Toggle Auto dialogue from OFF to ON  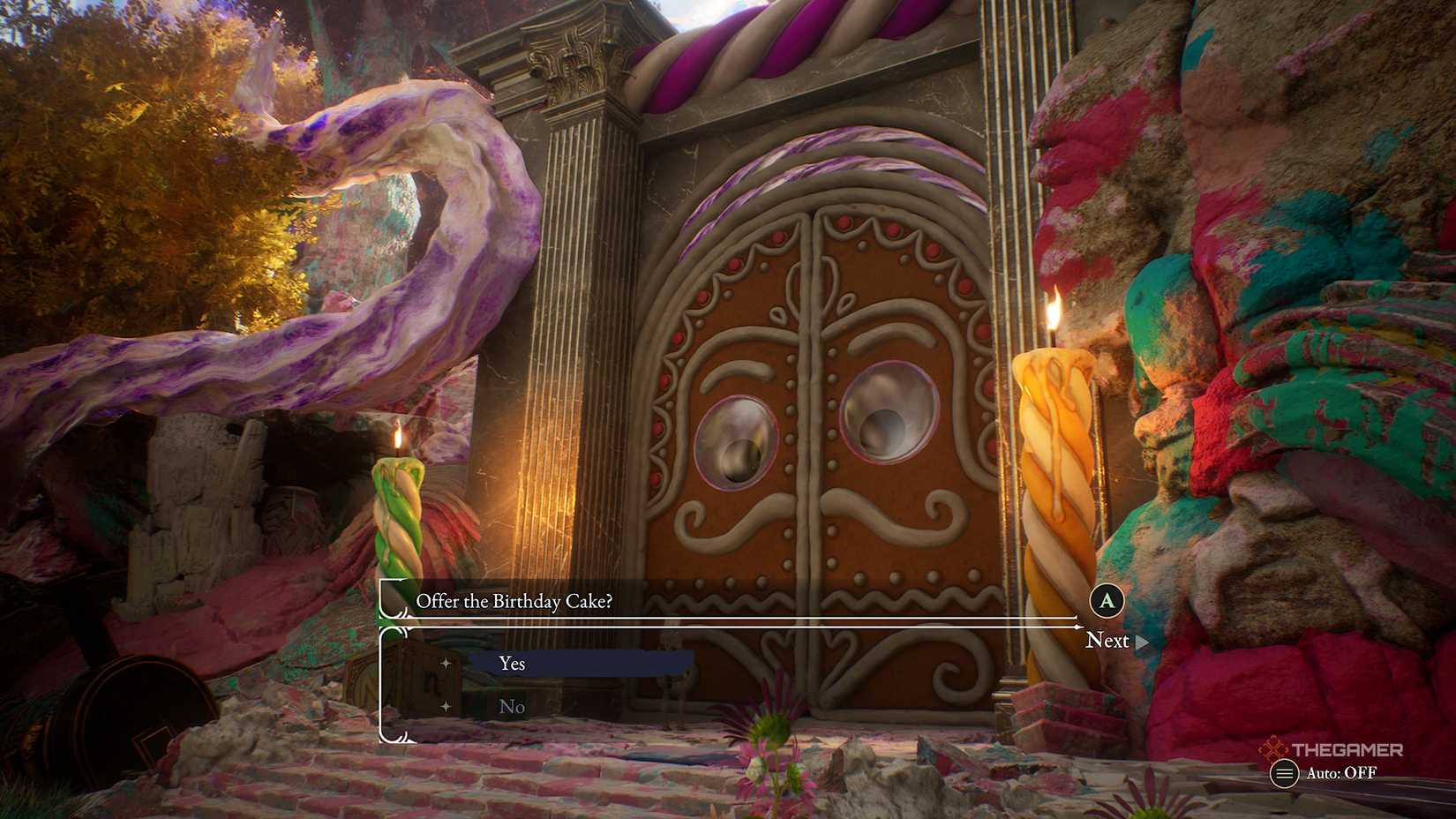pyautogui.click(x=1341, y=772)
